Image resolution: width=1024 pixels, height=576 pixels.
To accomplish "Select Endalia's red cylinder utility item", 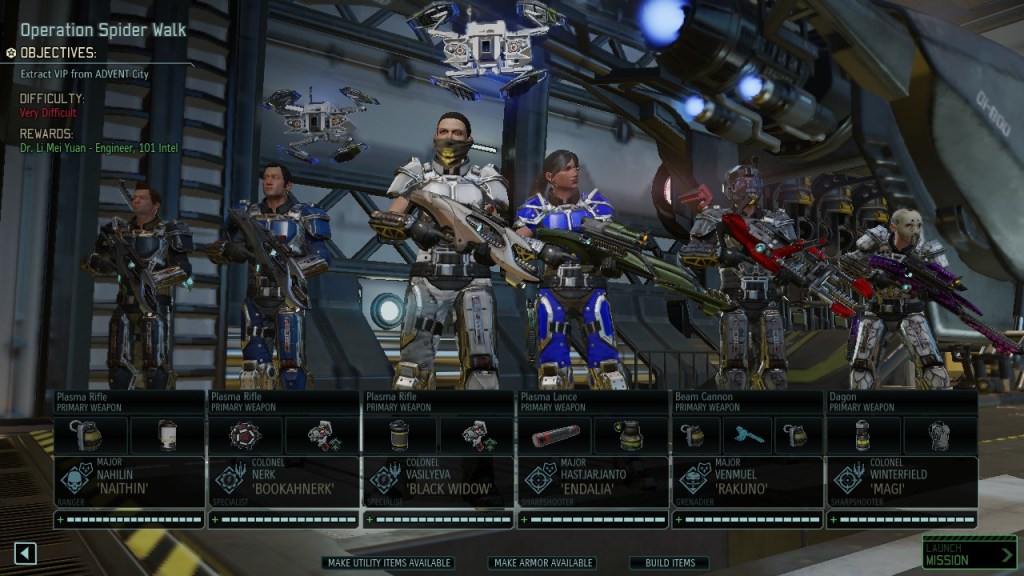I will pos(555,435).
